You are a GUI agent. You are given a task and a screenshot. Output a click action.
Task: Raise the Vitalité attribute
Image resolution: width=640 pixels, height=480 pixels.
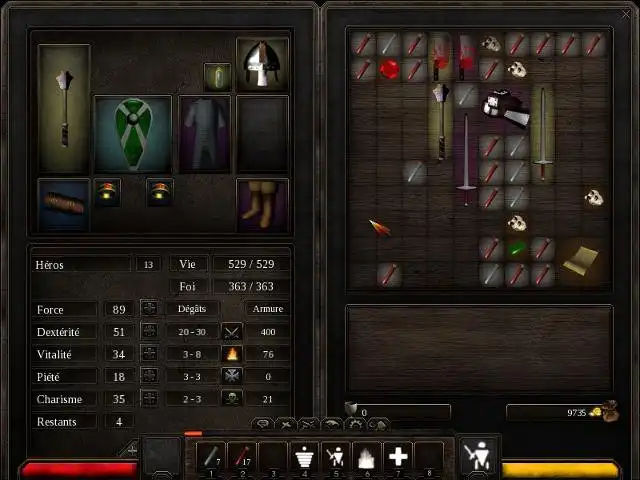coord(149,353)
